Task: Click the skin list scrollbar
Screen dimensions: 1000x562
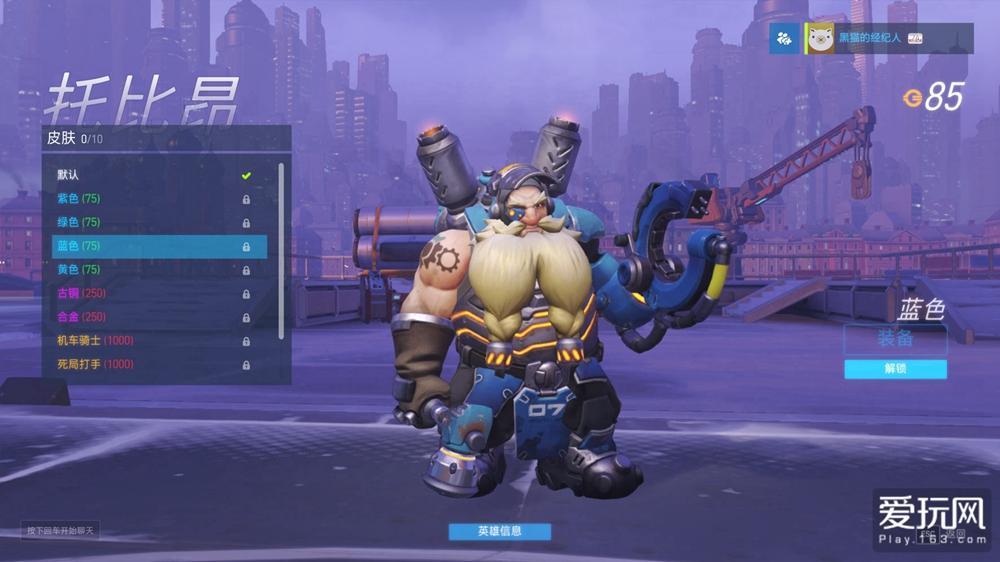Action: [281, 250]
